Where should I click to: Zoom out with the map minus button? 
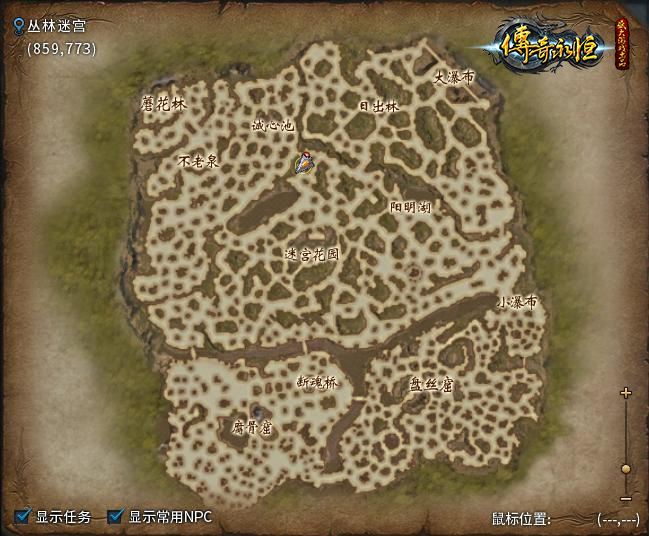coord(626,498)
